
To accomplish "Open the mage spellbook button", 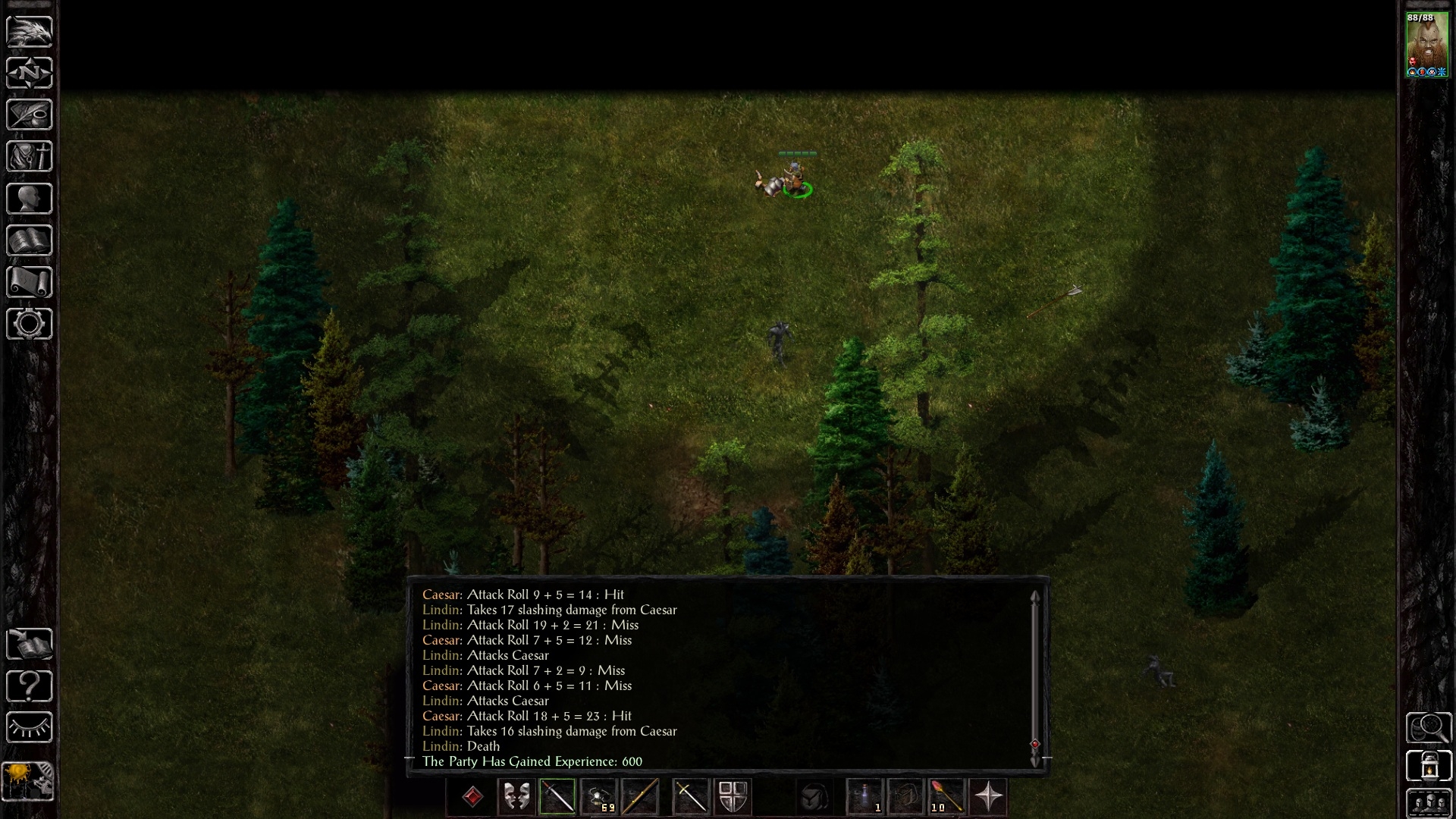I will coord(30,240).
